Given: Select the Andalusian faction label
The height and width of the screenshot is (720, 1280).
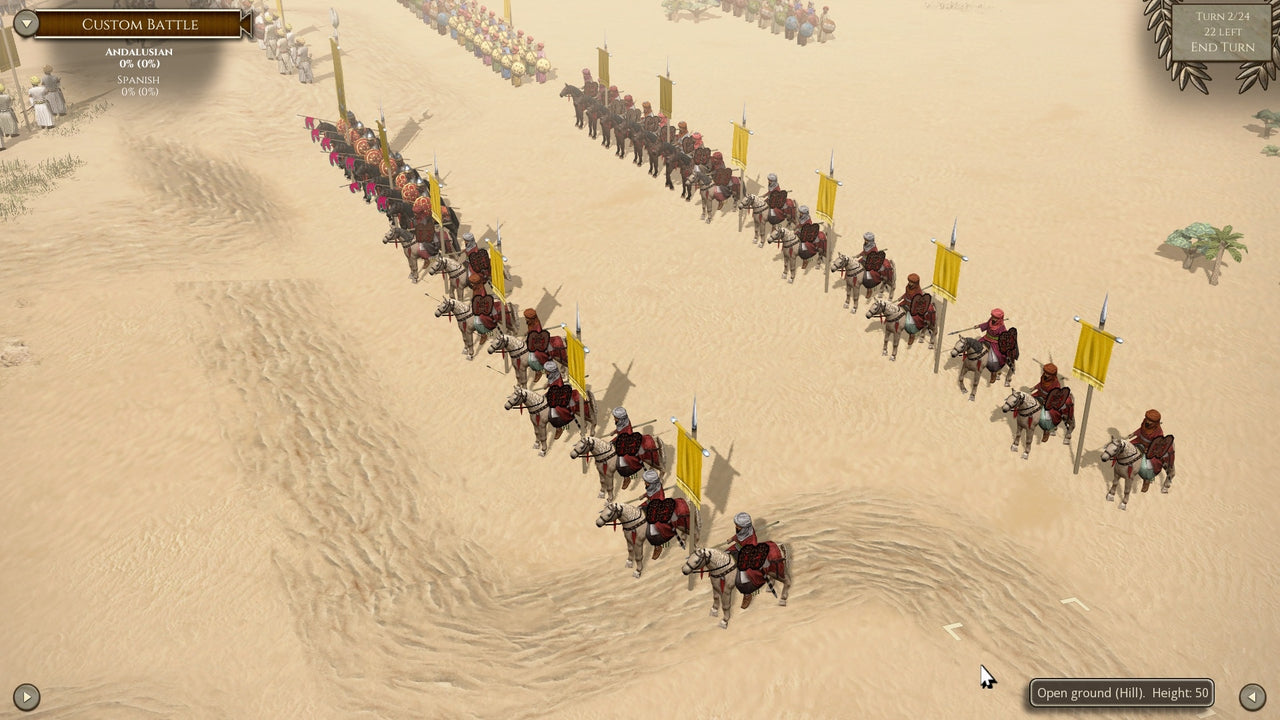Looking at the screenshot, I should (139, 50).
